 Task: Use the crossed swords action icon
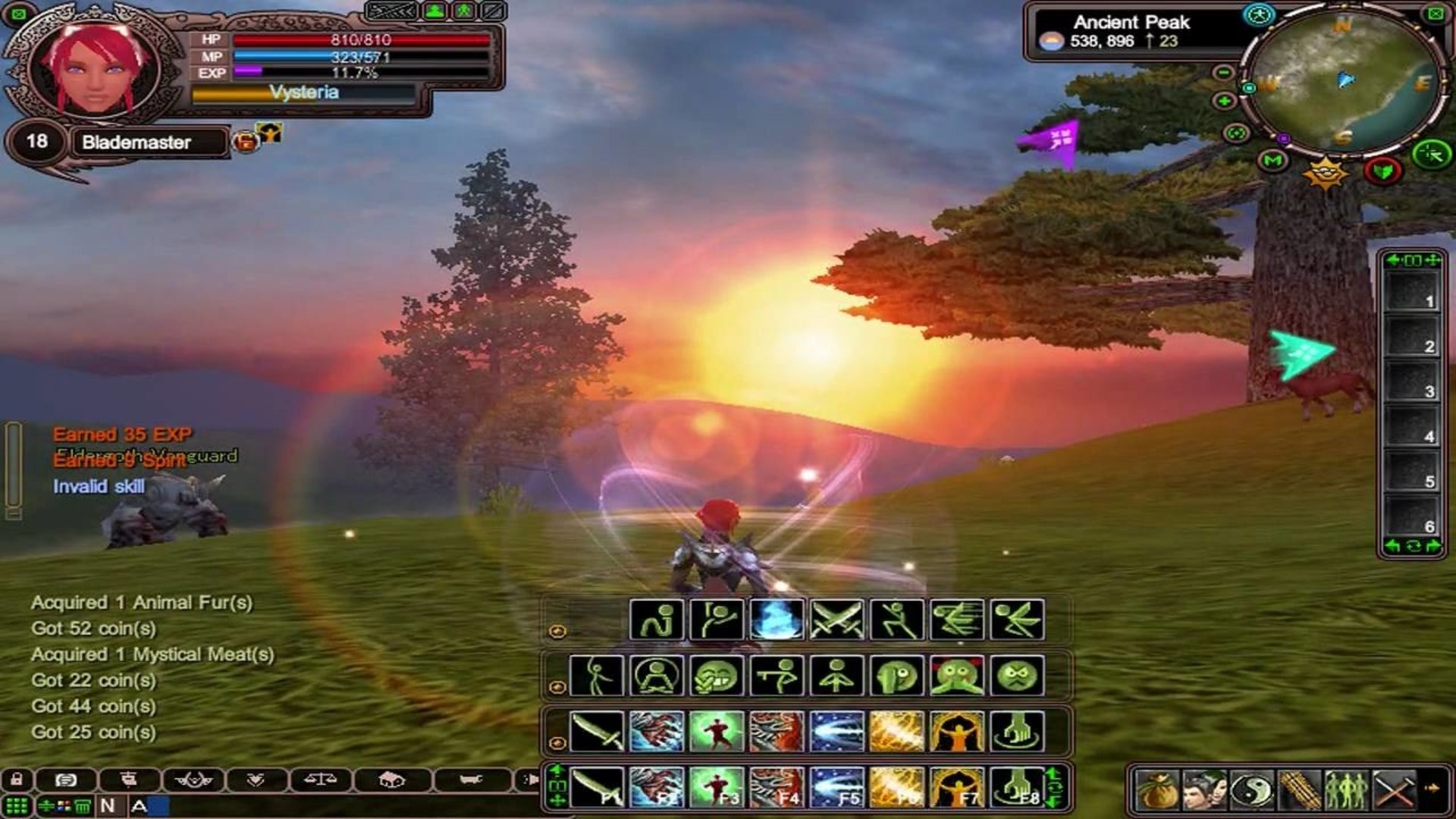click(x=836, y=620)
